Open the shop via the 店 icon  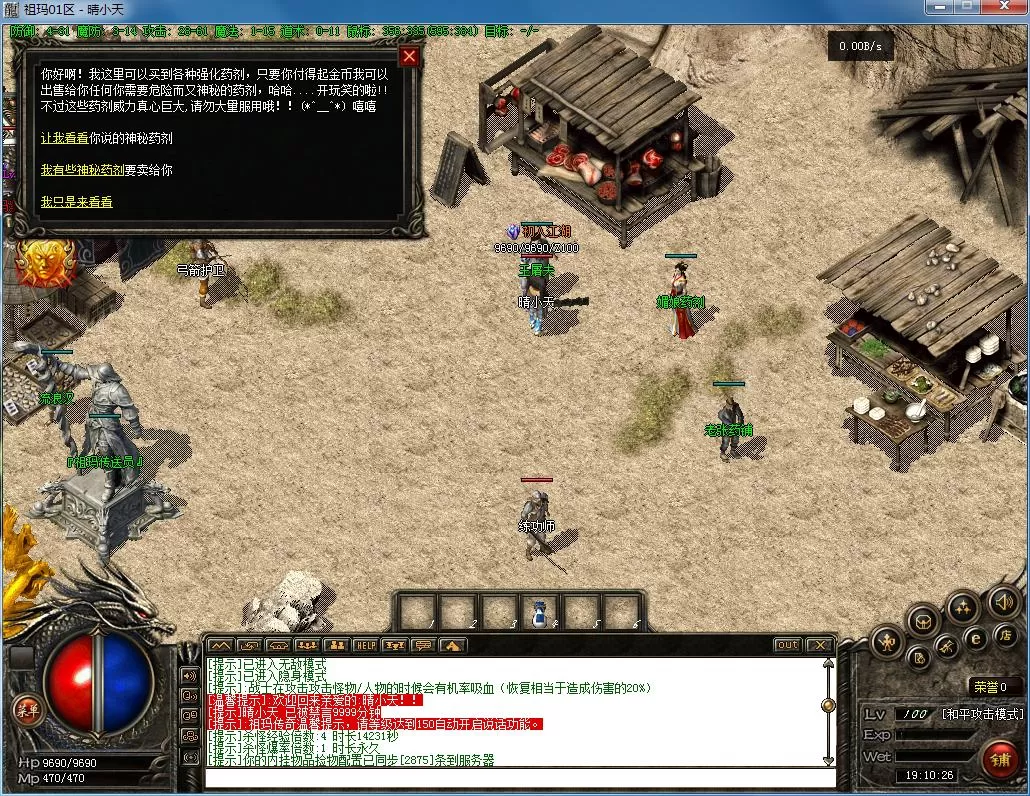coord(1004,636)
